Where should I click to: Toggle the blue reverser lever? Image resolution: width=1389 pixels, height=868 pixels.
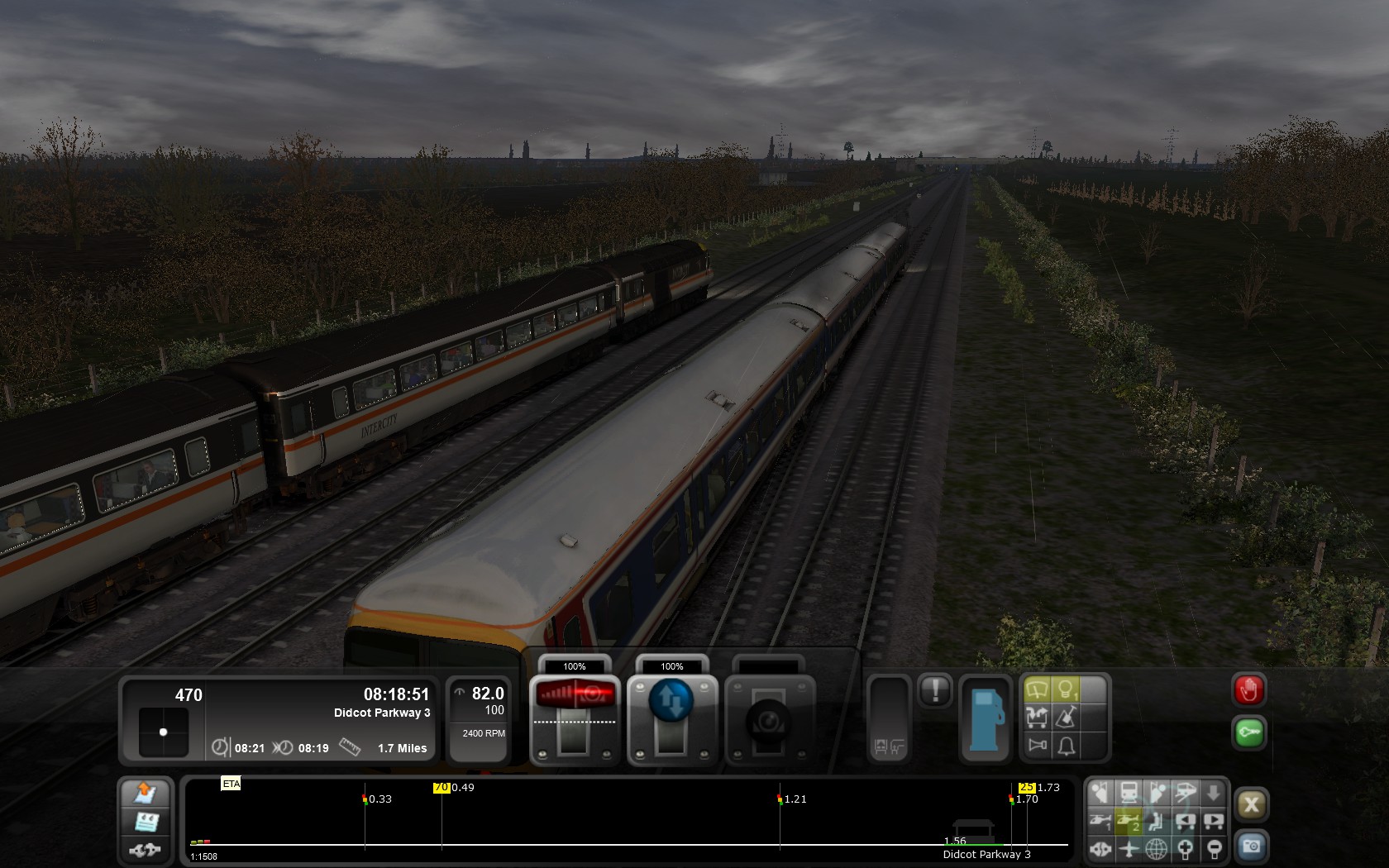pyautogui.click(x=671, y=700)
